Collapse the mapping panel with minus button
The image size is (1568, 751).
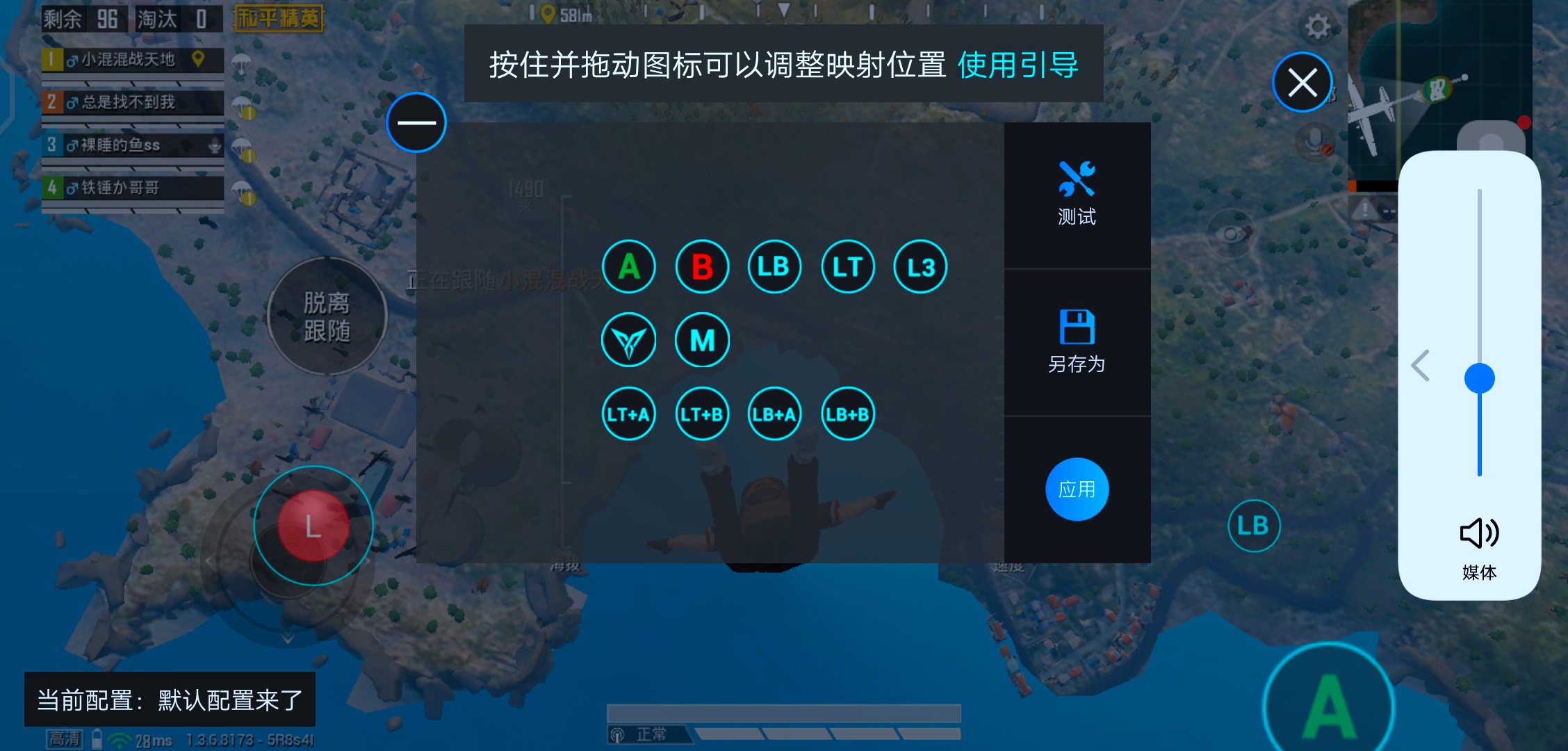tap(416, 122)
